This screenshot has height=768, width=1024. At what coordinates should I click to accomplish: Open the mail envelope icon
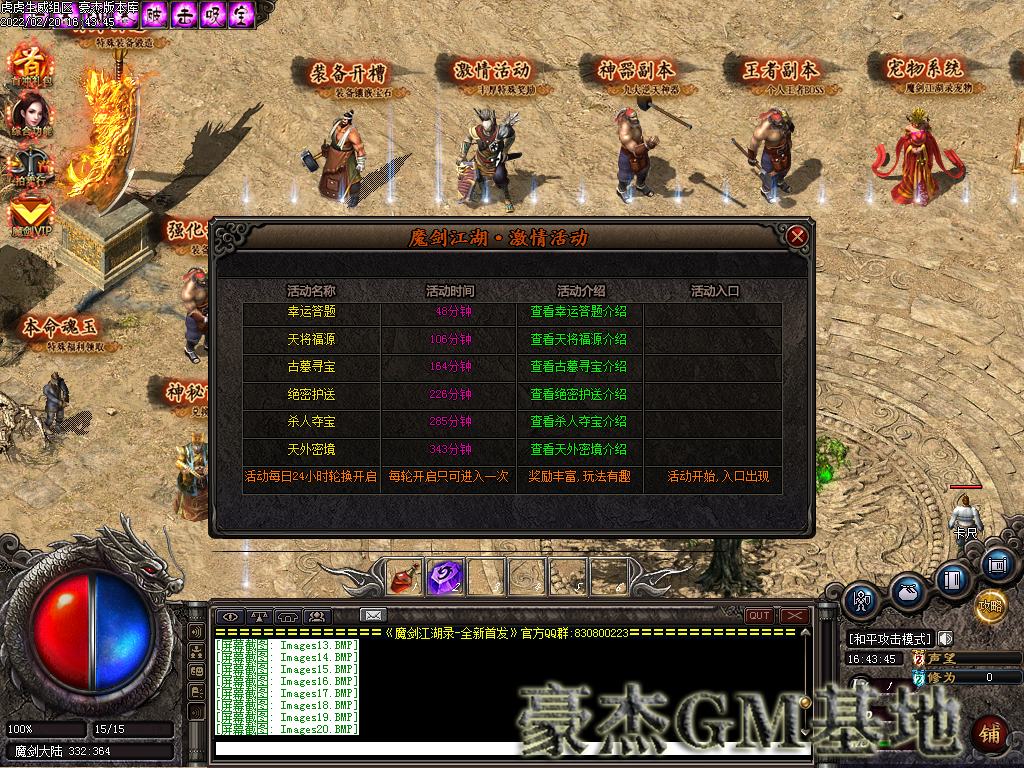pos(373,615)
